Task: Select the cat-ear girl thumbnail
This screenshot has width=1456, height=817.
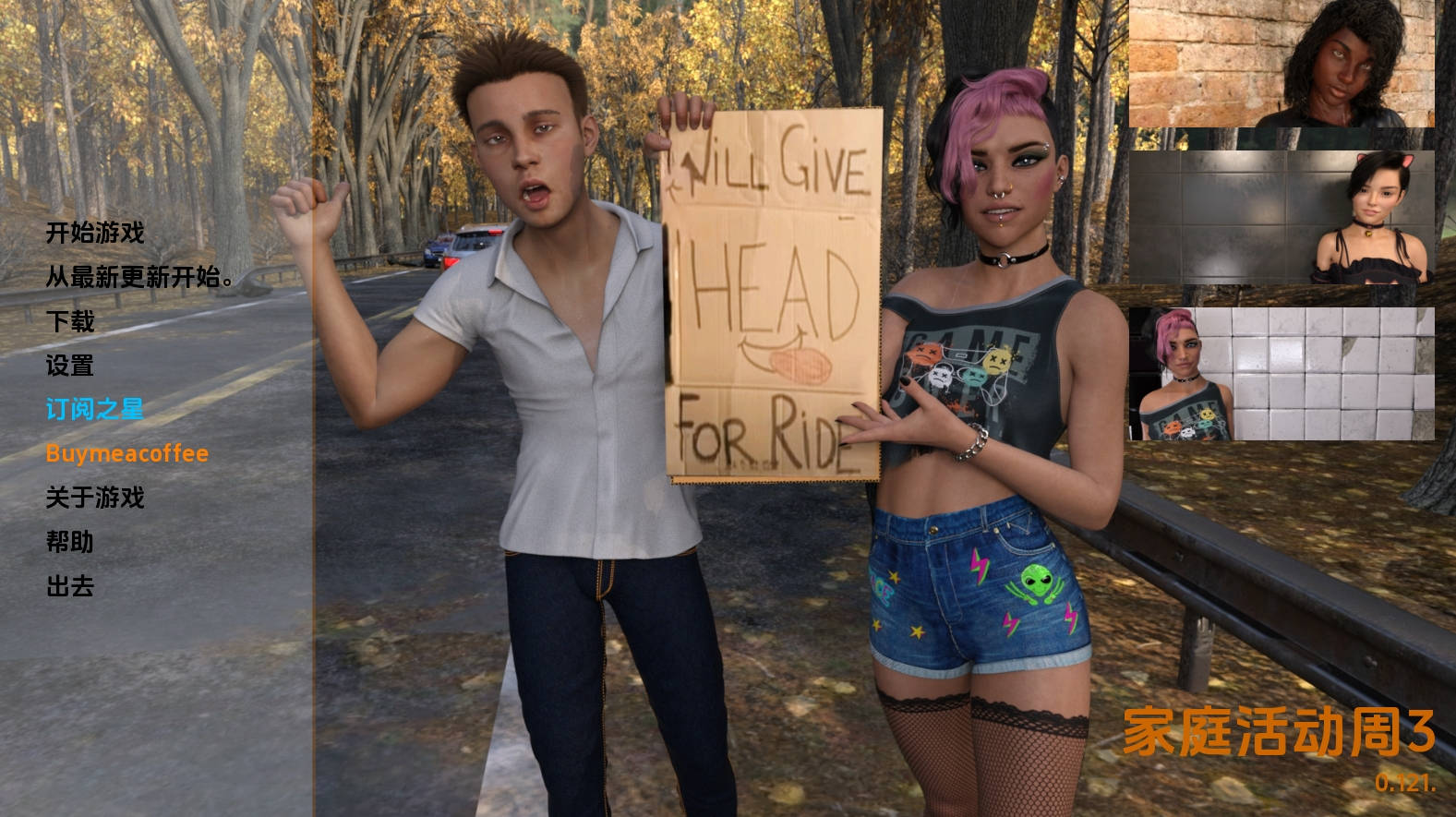Action: tap(1282, 218)
